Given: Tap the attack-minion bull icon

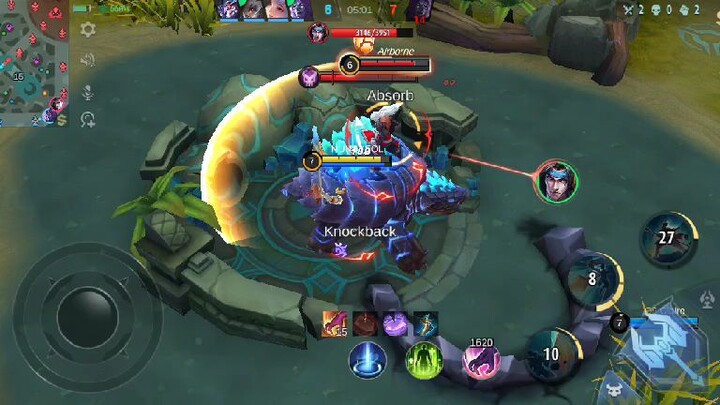Looking at the screenshot, I should tap(612, 388).
